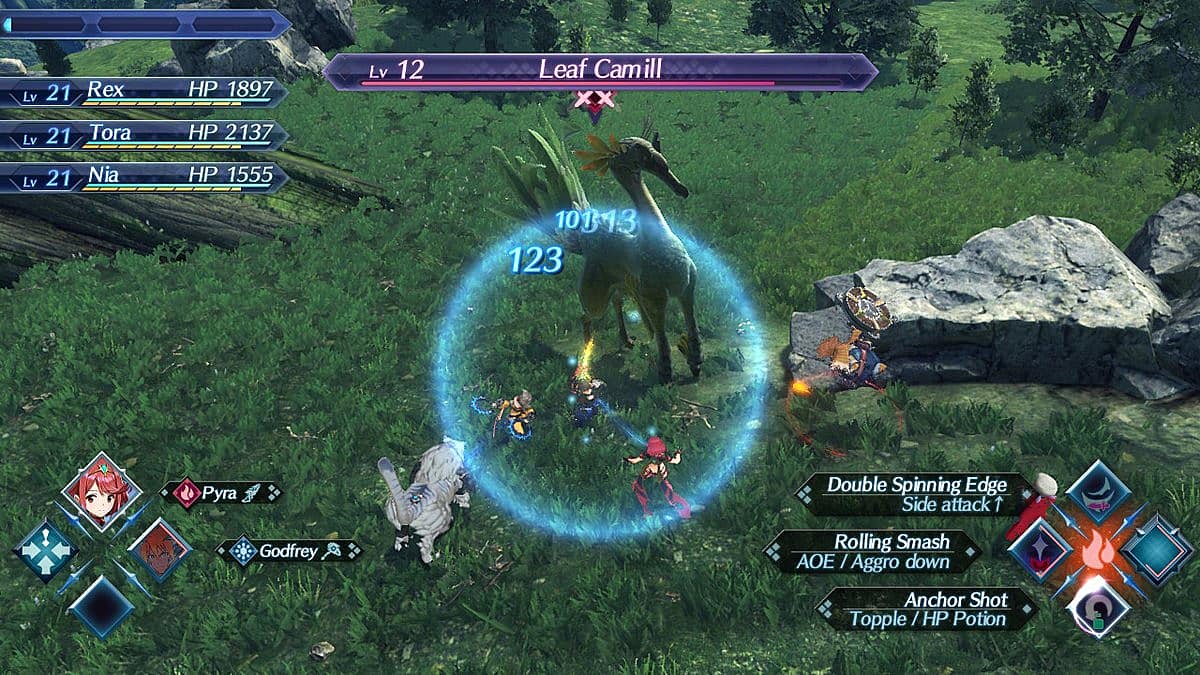1200x675 pixels.
Task: Select Nia in the party list
Action: (143, 177)
